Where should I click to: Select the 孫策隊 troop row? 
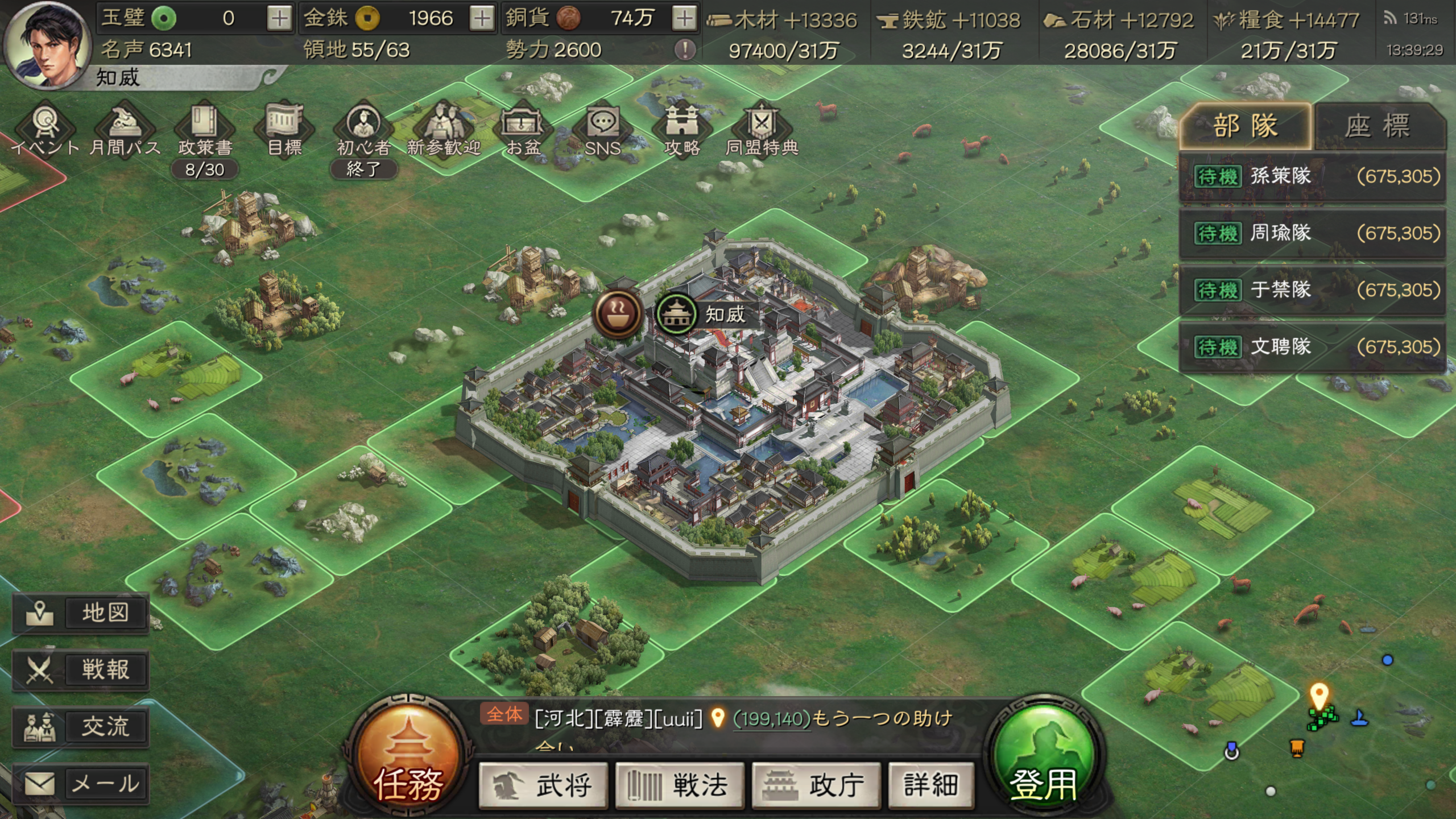coord(1313,177)
